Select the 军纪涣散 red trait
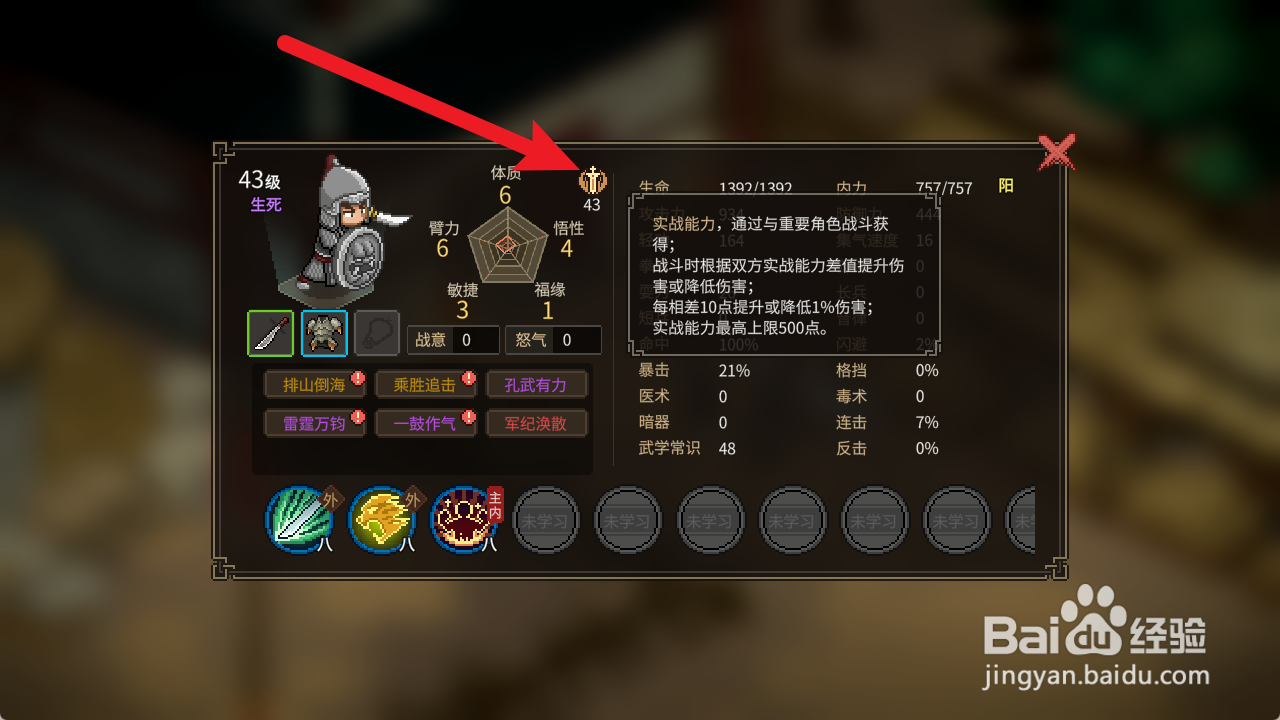 pos(536,423)
